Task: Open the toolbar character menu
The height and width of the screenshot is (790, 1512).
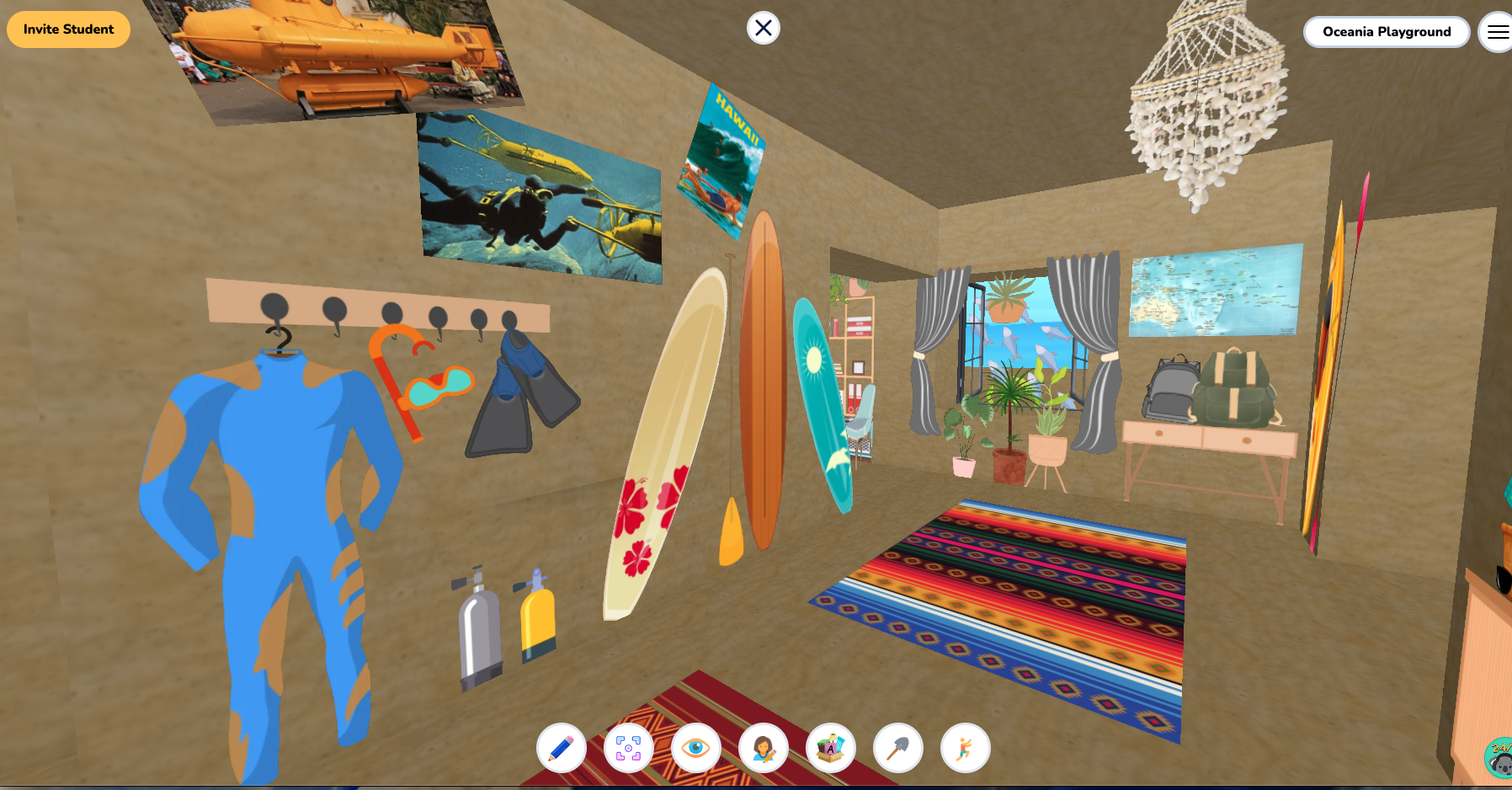Action: (x=764, y=748)
